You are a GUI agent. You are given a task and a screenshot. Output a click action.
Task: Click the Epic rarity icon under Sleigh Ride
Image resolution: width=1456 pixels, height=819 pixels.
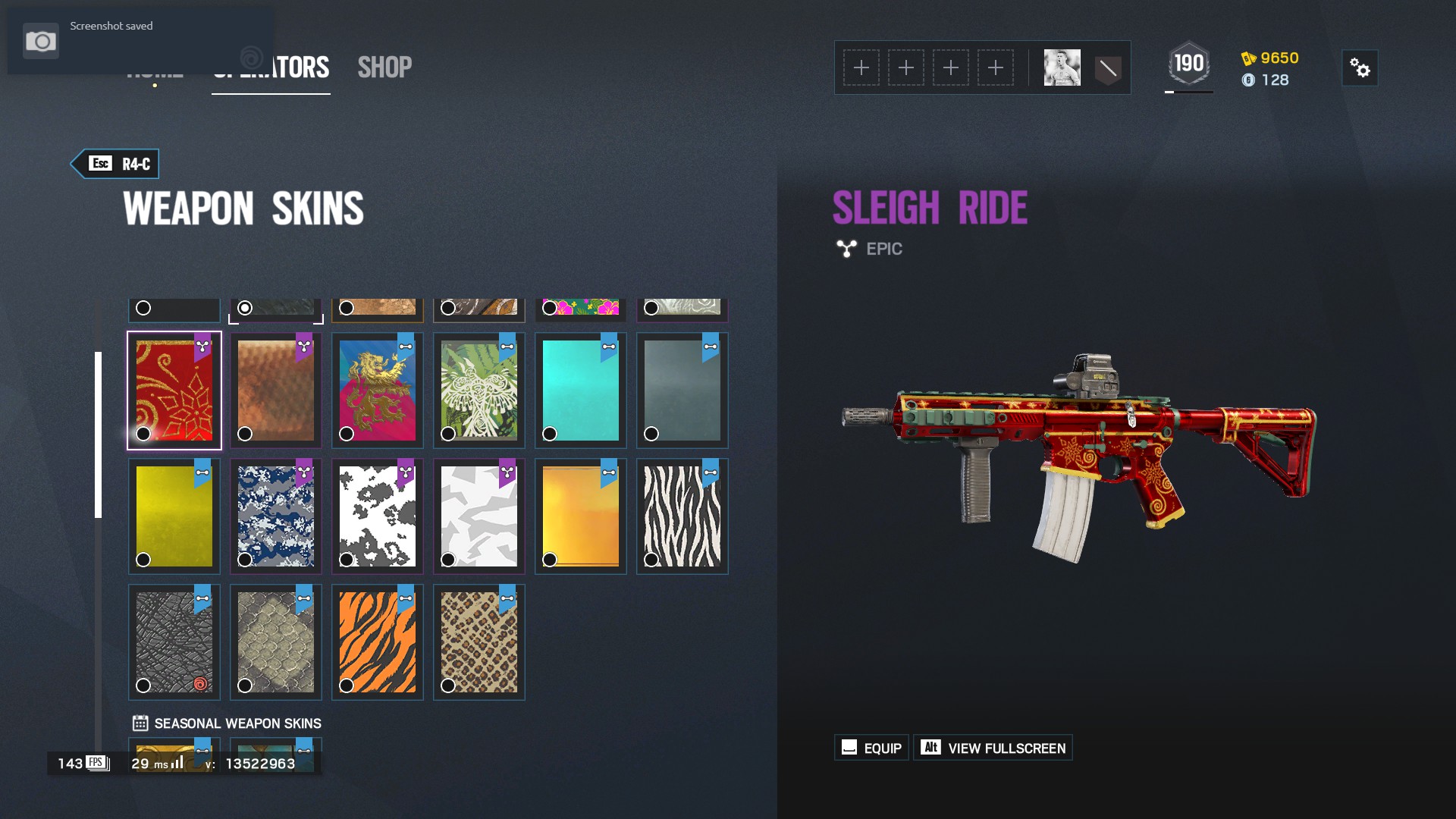(846, 248)
